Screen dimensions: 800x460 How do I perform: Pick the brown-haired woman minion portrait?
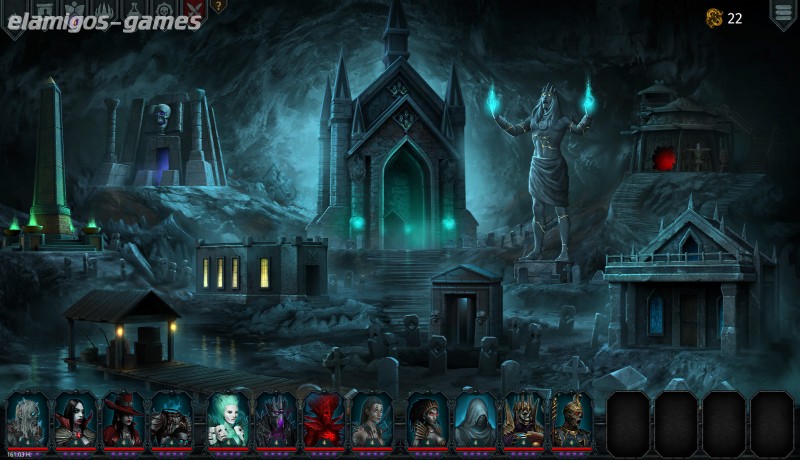pos(371,418)
